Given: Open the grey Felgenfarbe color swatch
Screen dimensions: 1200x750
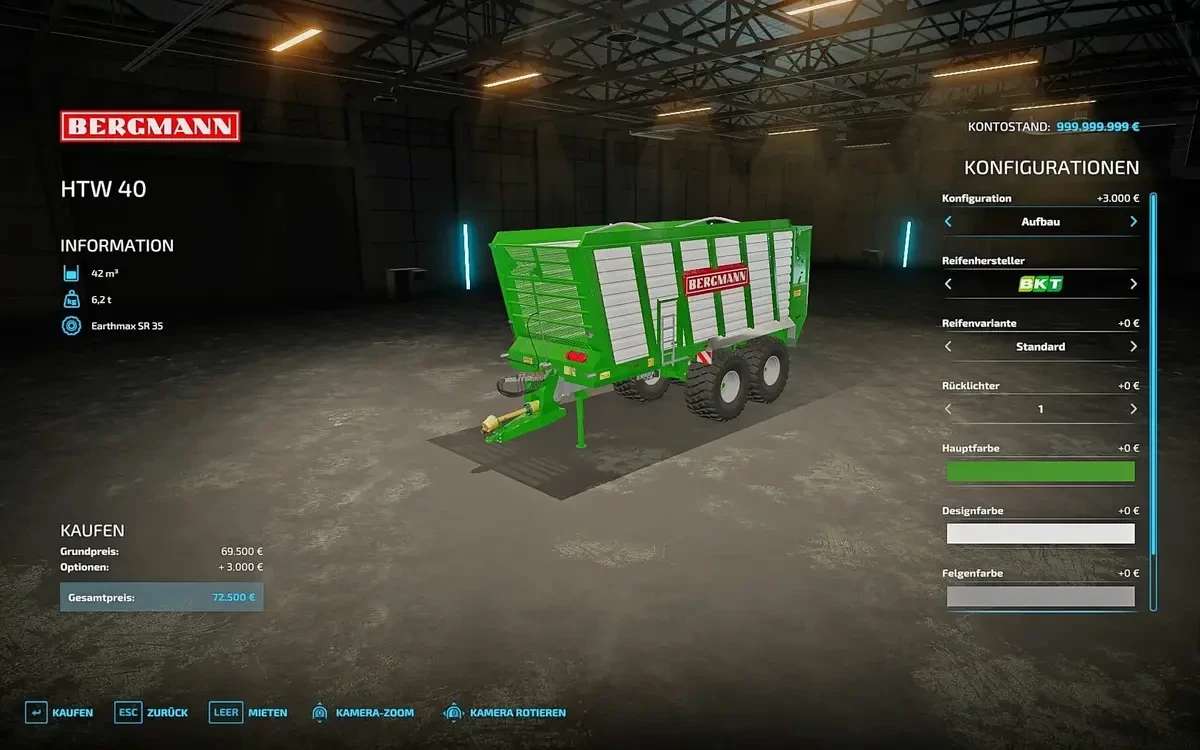Looking at the screenshot, I should [1040, 597].
